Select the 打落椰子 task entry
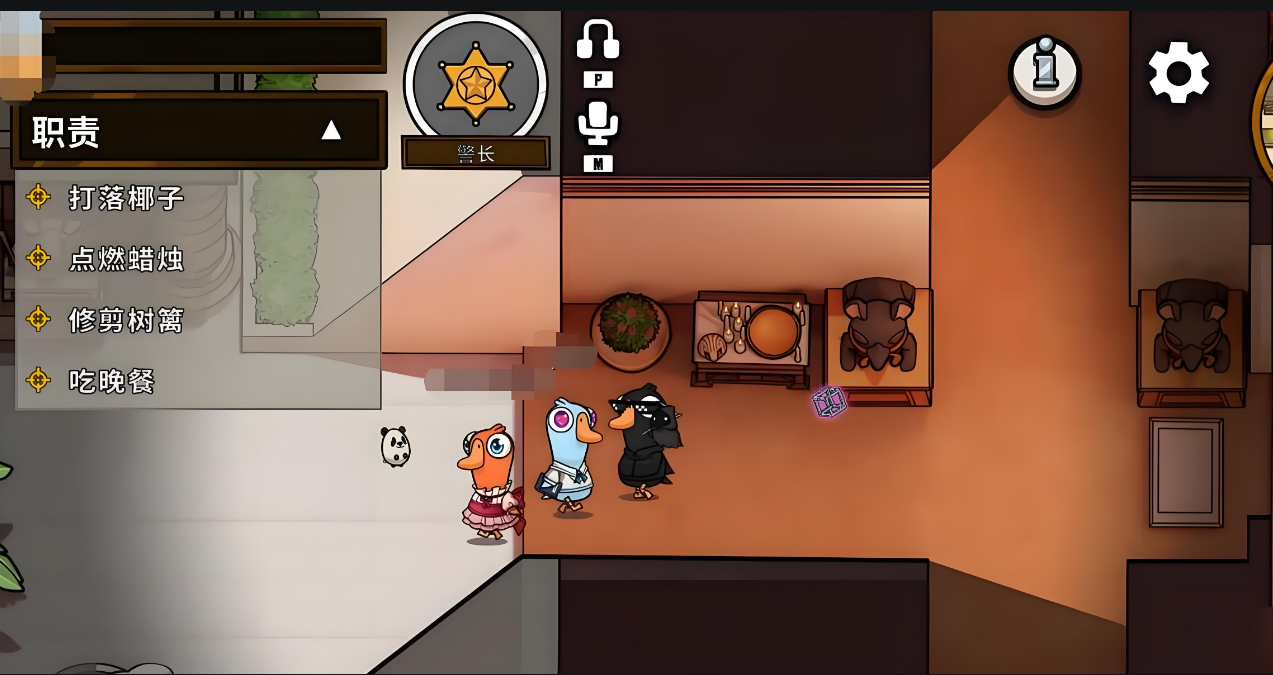 tap(126, 198)
